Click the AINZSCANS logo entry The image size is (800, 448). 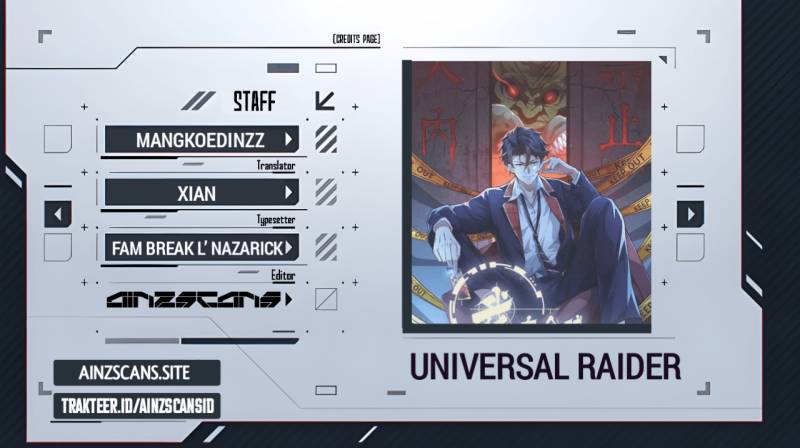199,299
